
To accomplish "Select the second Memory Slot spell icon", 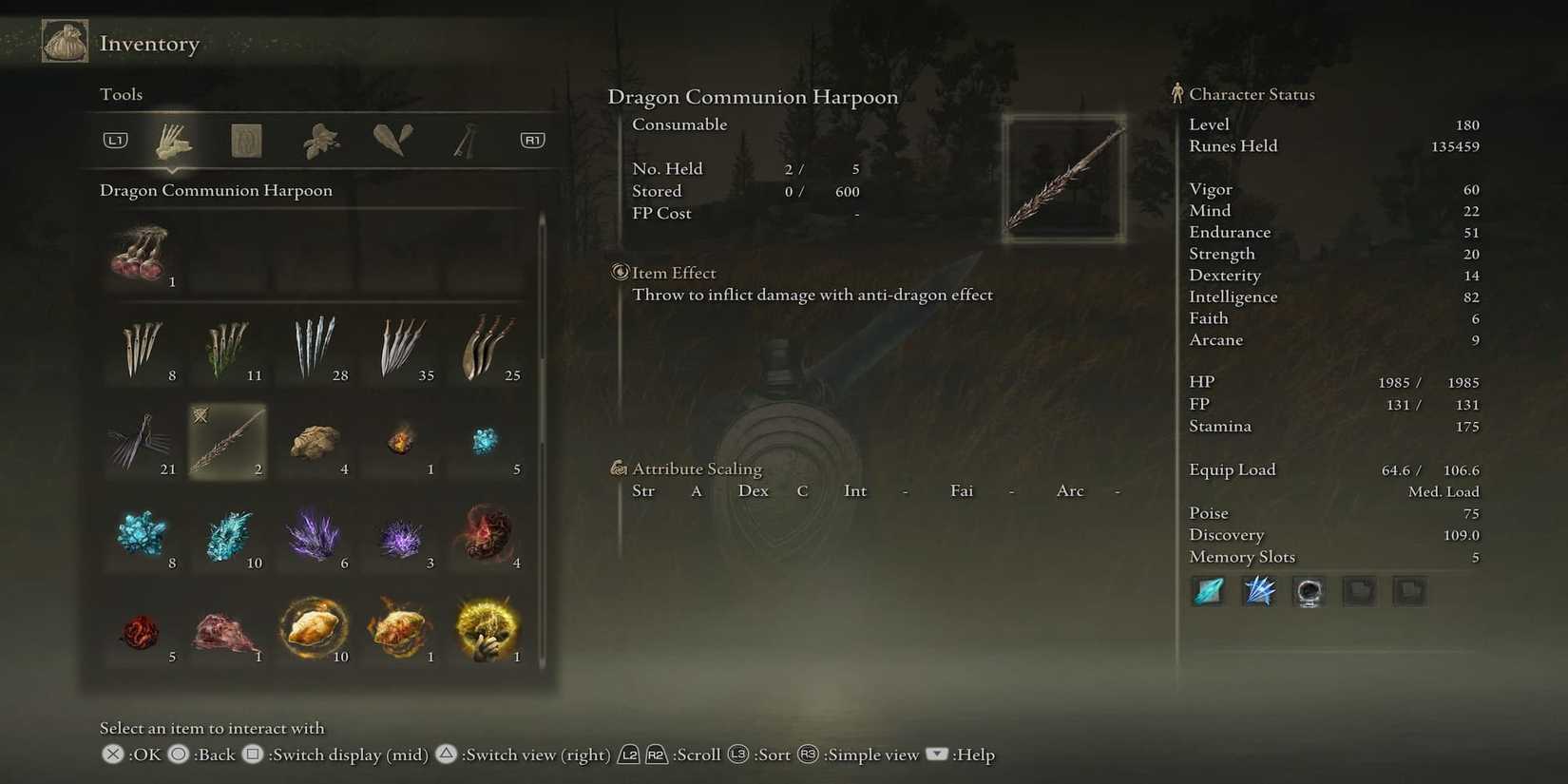I will (x=1258, y=590).
